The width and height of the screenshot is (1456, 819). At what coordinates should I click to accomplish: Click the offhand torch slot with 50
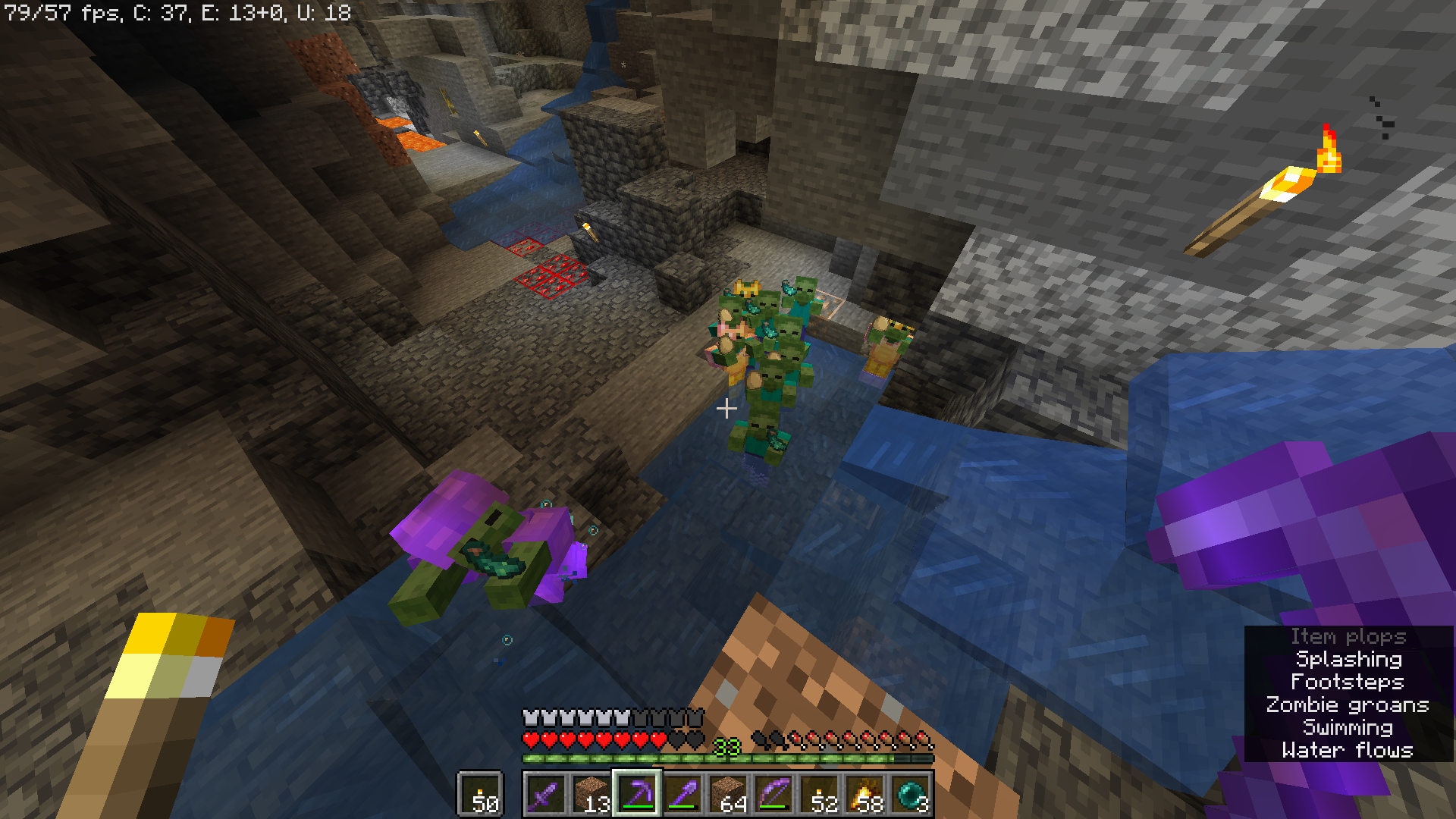[480, 795]
